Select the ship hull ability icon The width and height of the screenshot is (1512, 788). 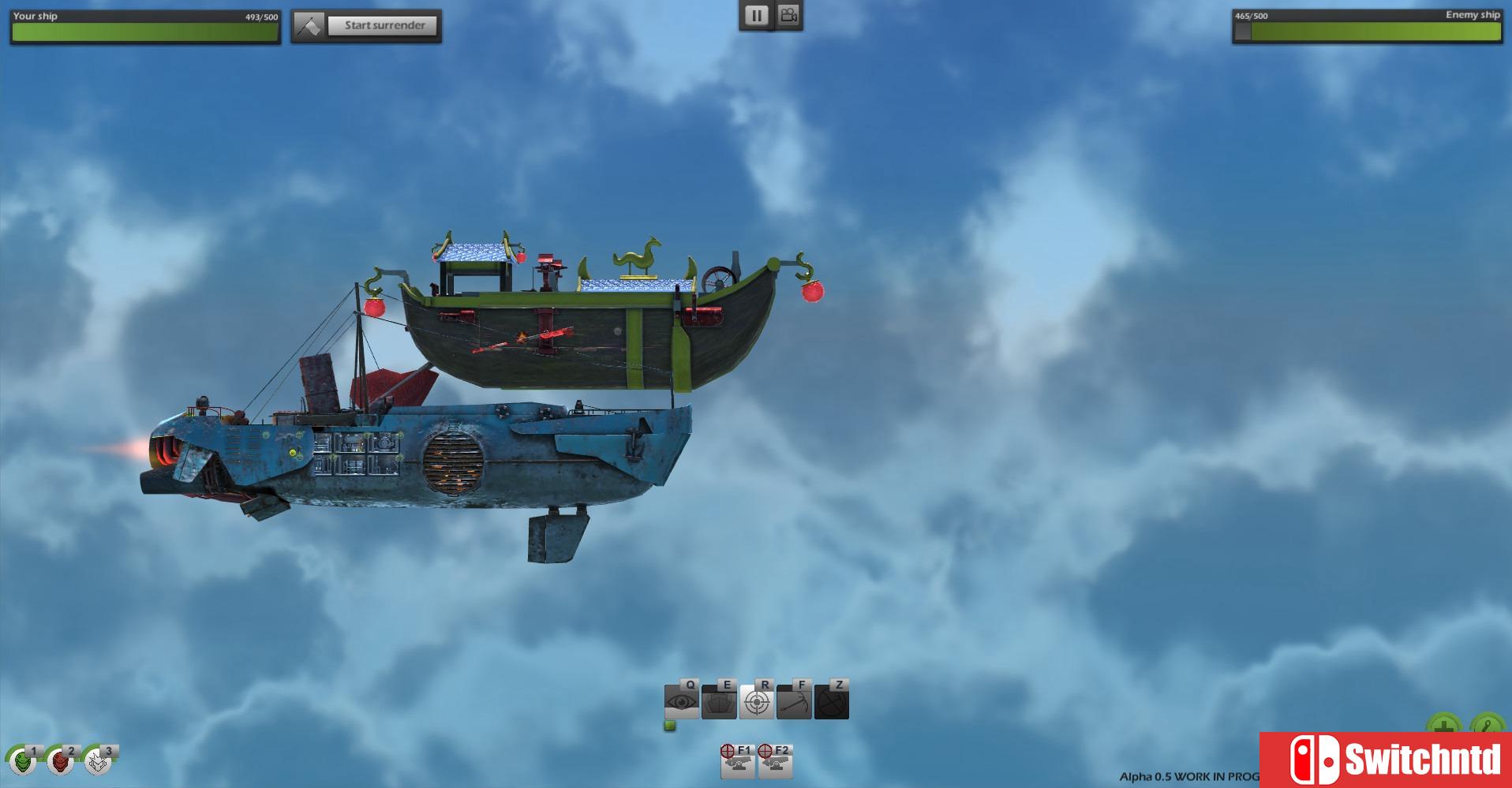719,701
